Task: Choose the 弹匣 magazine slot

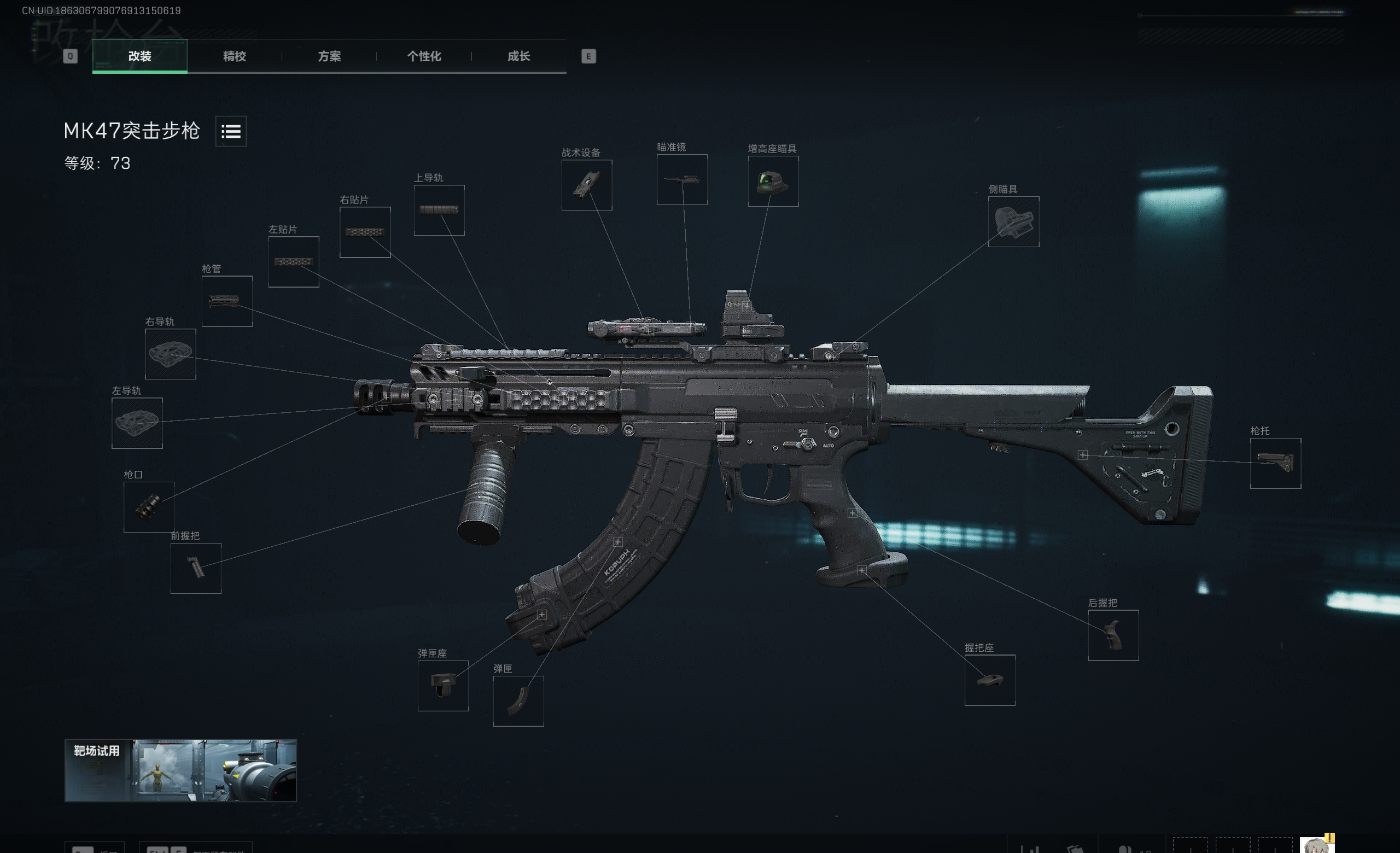Action: 518,701
